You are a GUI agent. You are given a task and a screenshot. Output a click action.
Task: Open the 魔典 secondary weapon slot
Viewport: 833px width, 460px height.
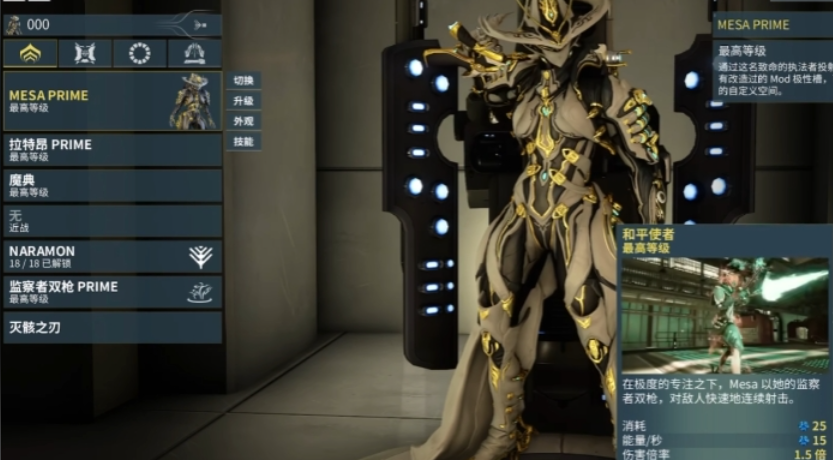(112, 185)
